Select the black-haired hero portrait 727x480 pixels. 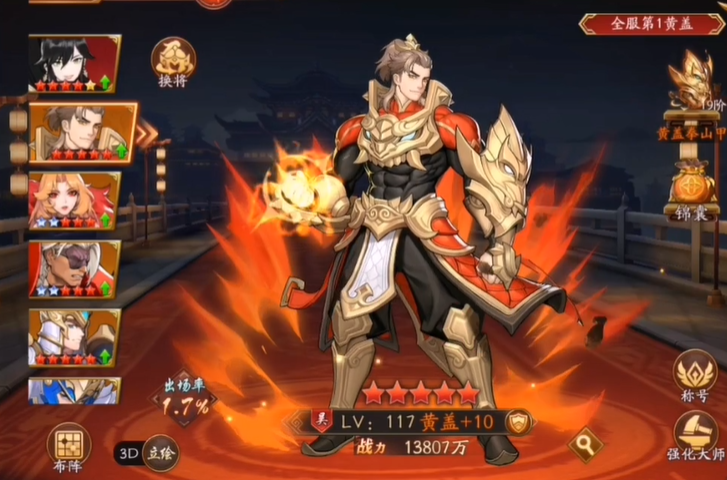pyautogui.click(x=74, y=63)
